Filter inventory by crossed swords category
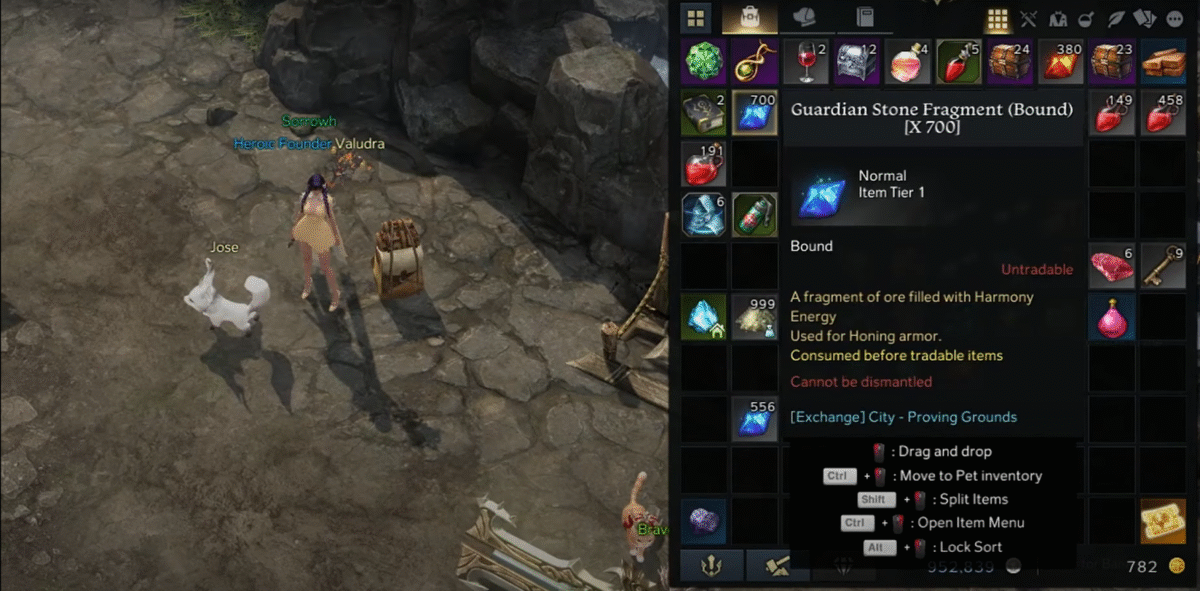This screenshot has width=1200, height=591. pos(1028,19)
